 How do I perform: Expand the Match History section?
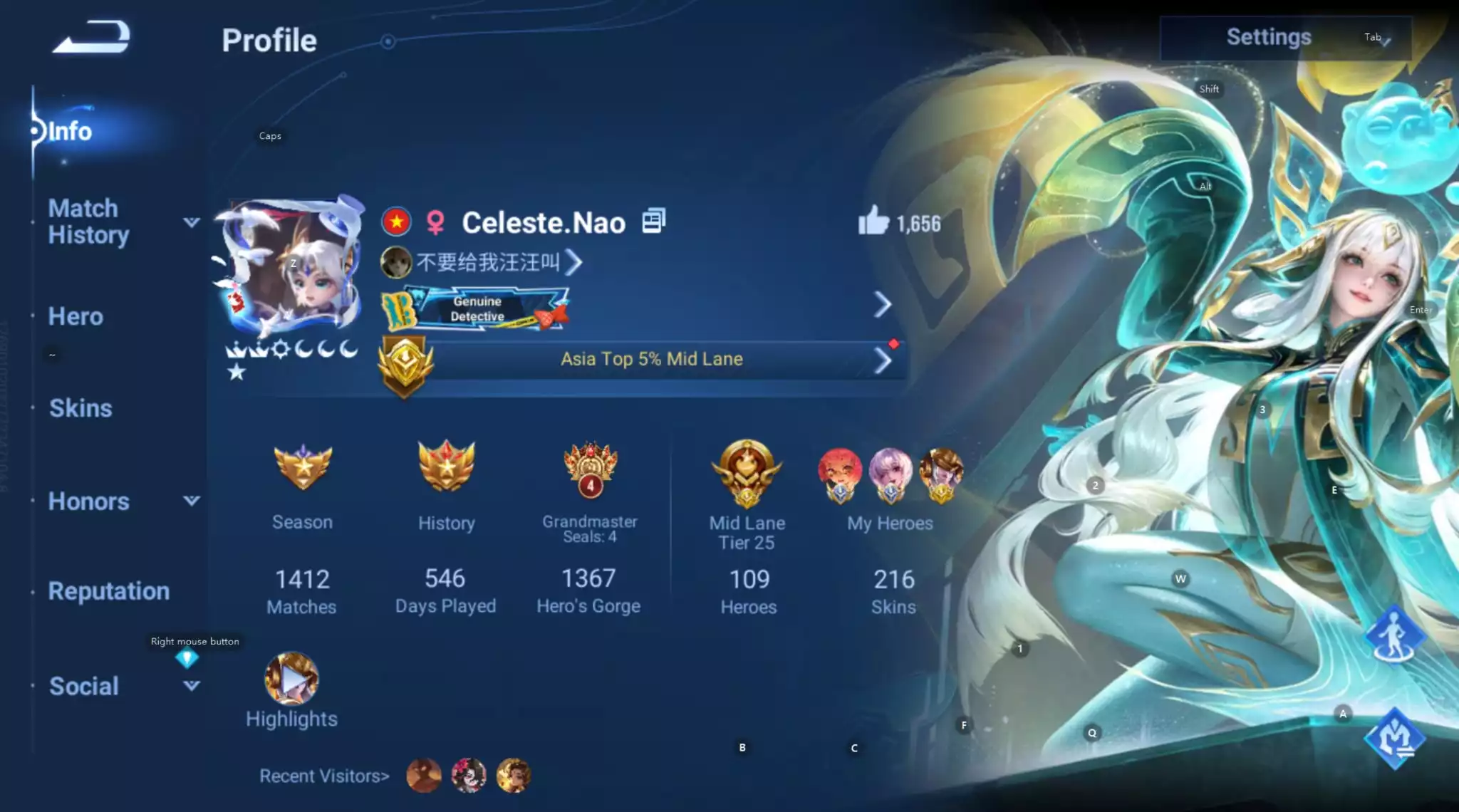(x=191, y=222)
